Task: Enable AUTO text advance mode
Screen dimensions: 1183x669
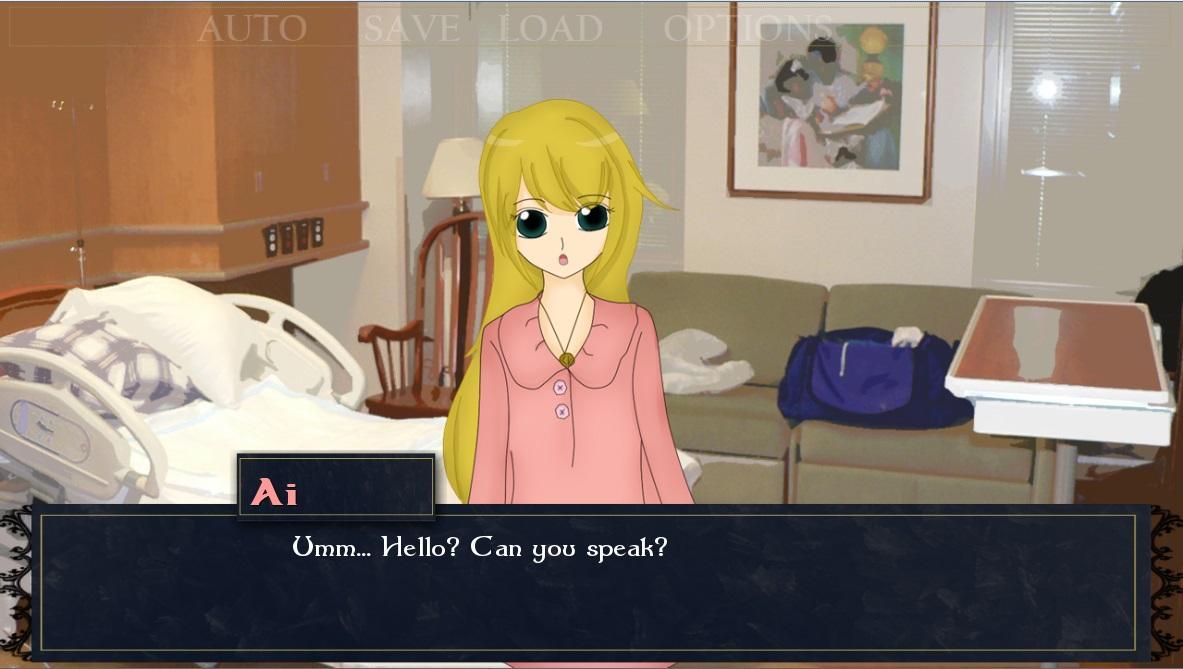Action: click(x=252, y=28)
